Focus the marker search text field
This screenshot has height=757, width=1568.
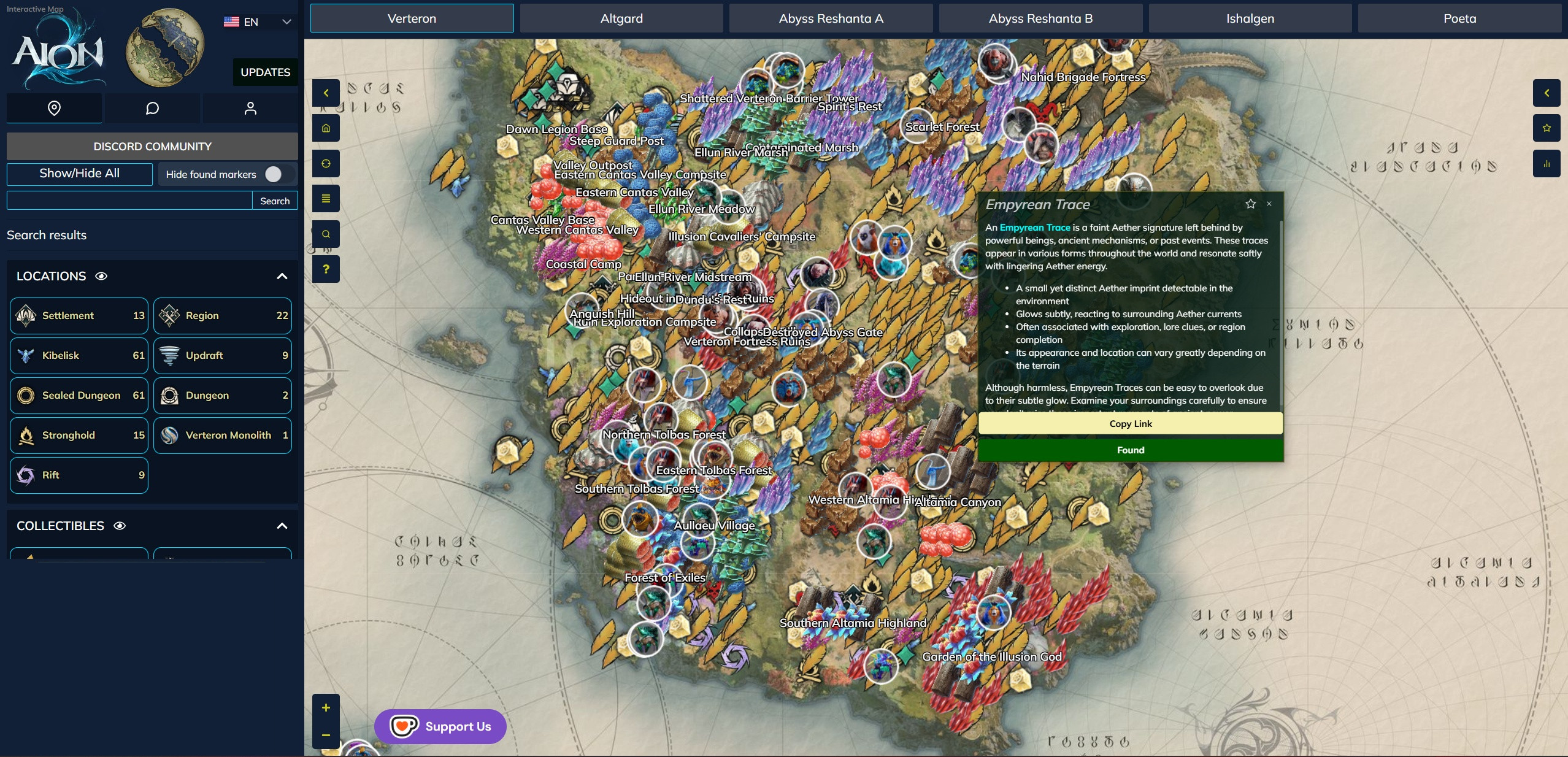129,201
